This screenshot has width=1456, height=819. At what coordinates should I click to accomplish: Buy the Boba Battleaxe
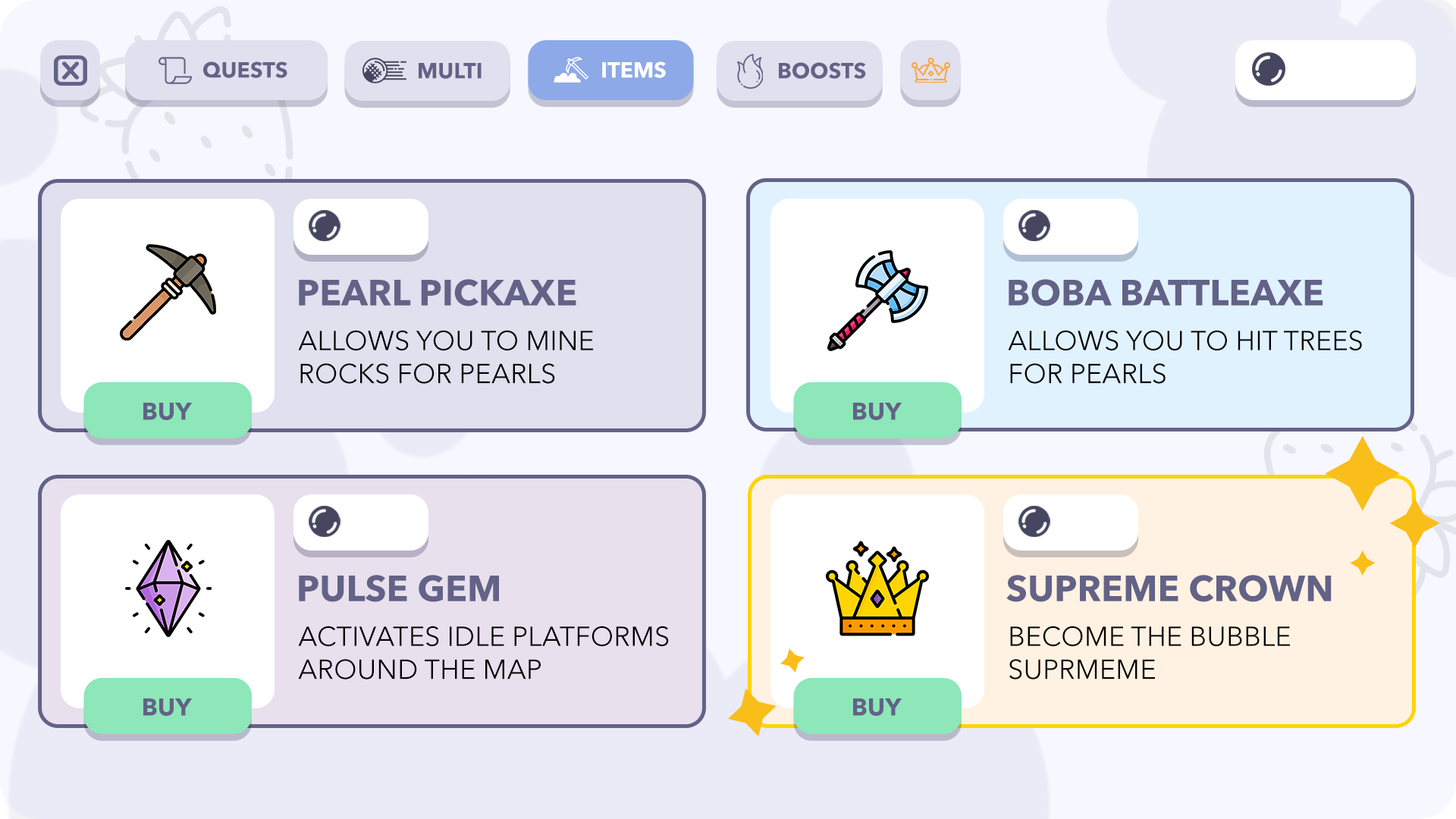click(x=876, y=410)
